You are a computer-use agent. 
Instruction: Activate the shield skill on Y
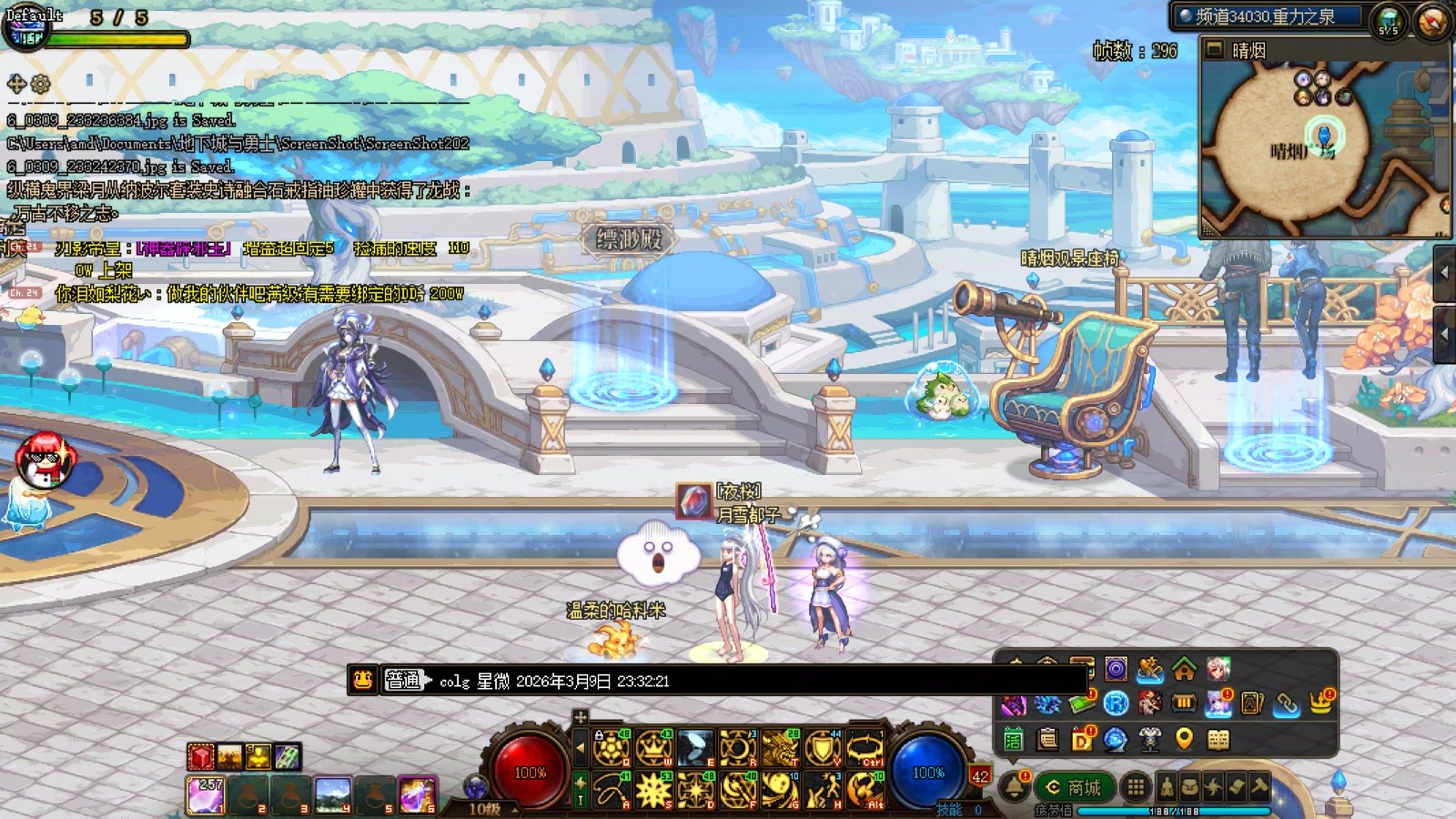[x=823, y=748]
